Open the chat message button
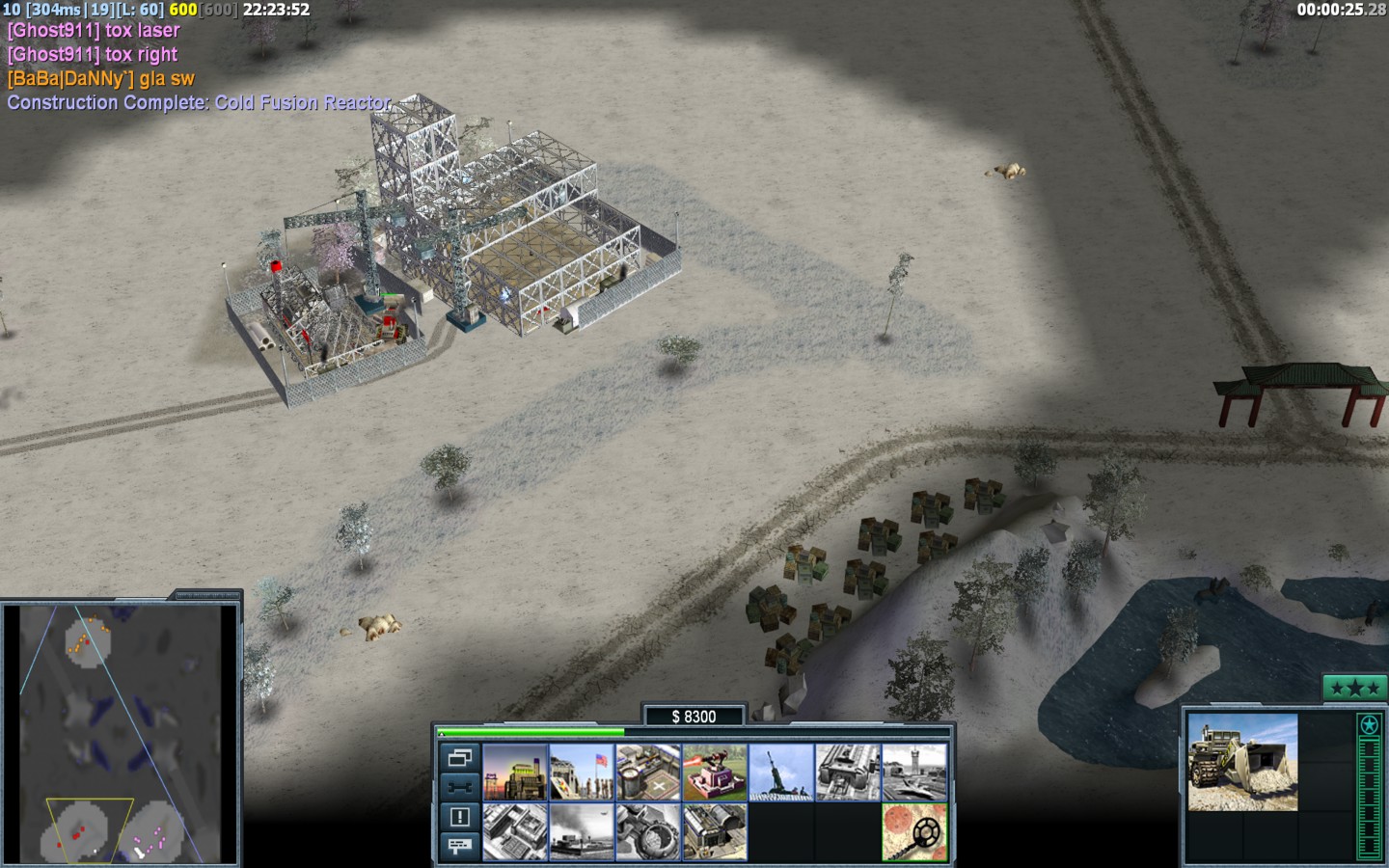 460,846
